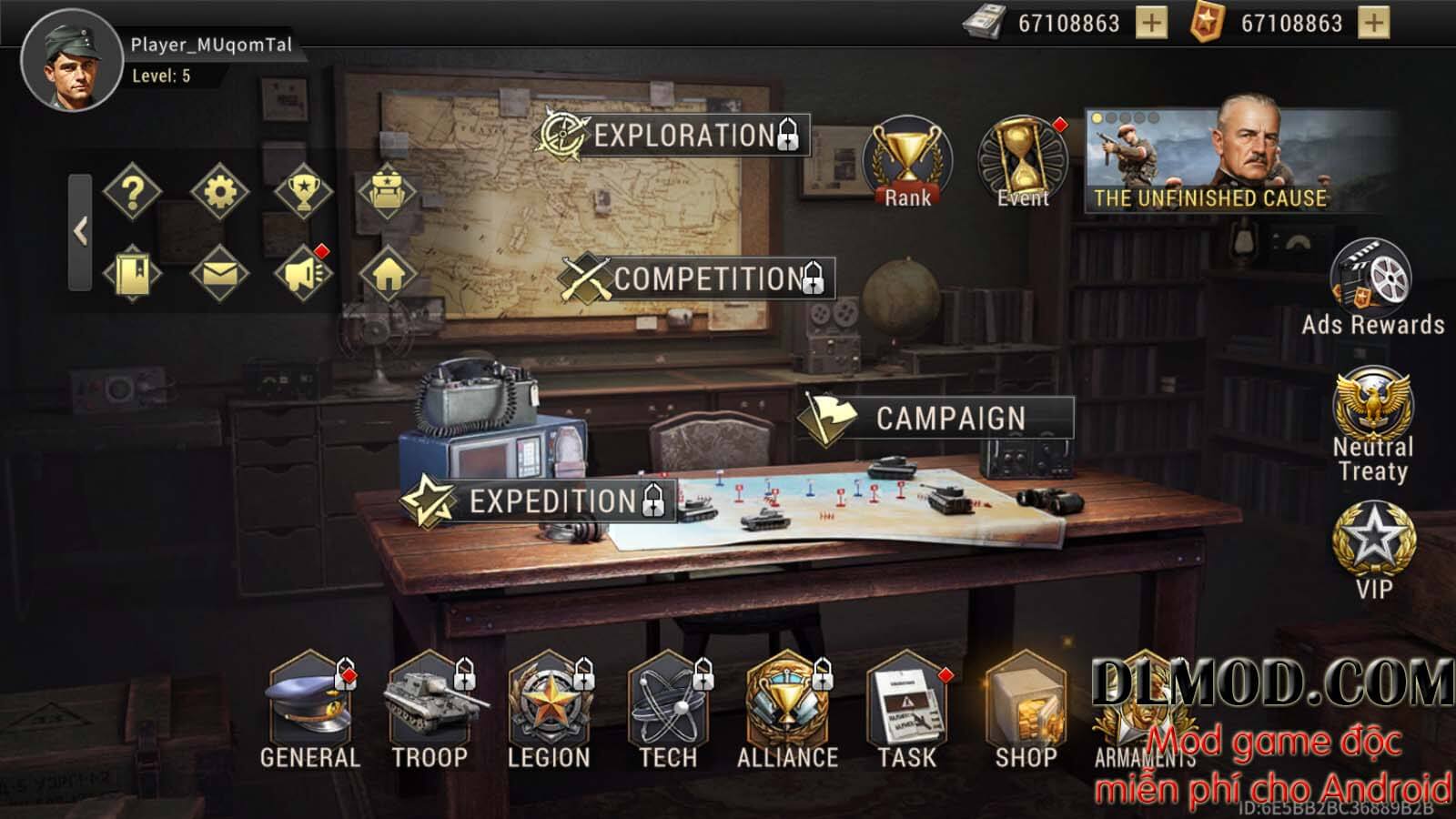Image resolution: width=1456 pixels, height=819 pixels.
Task: Visit the Shop
Action: (x=1026, y=710)
